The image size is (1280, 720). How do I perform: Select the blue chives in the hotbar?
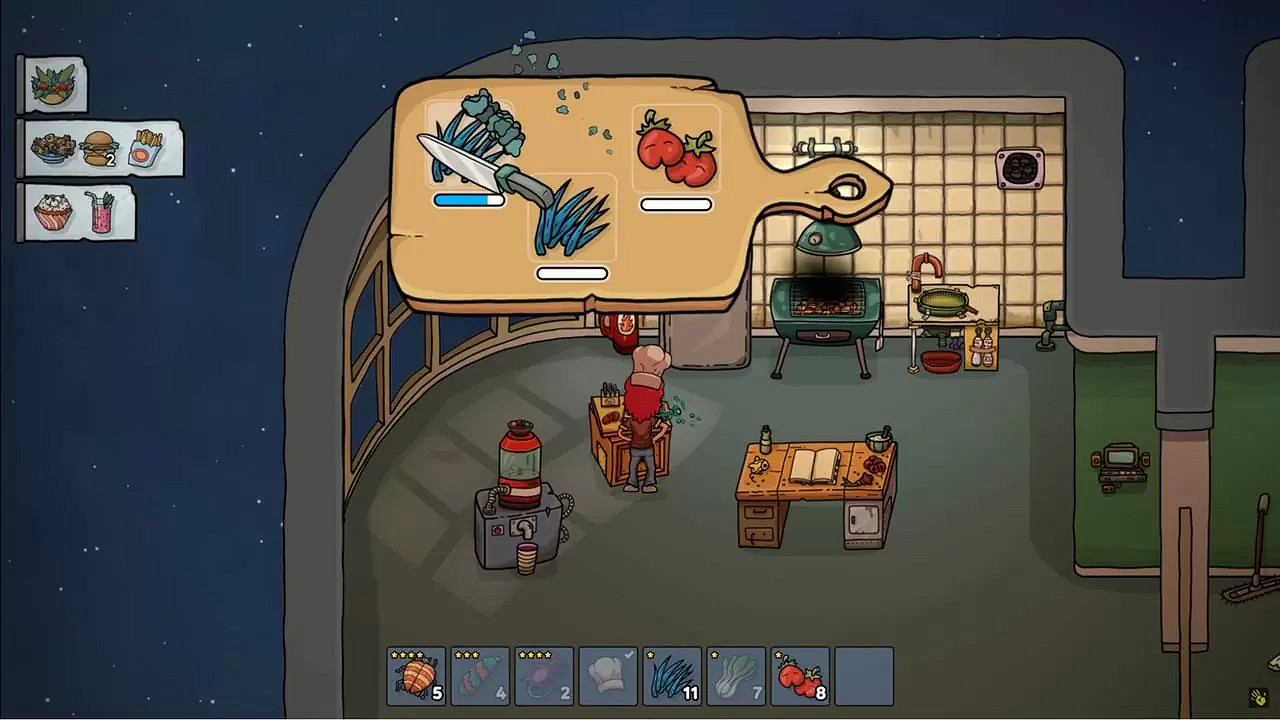[x=672, y=675]
